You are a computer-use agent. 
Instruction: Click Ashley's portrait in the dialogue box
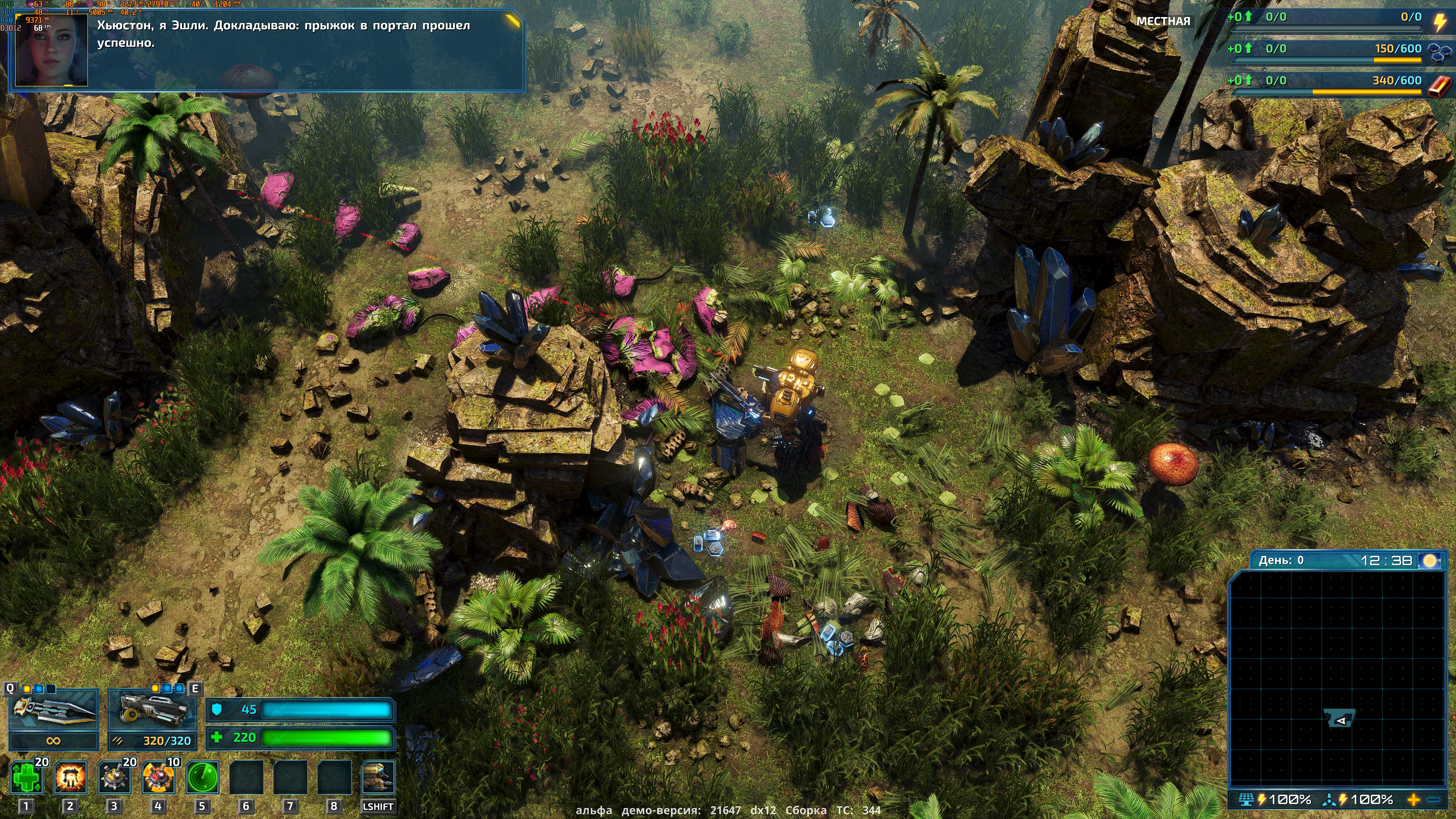(52, 50)
